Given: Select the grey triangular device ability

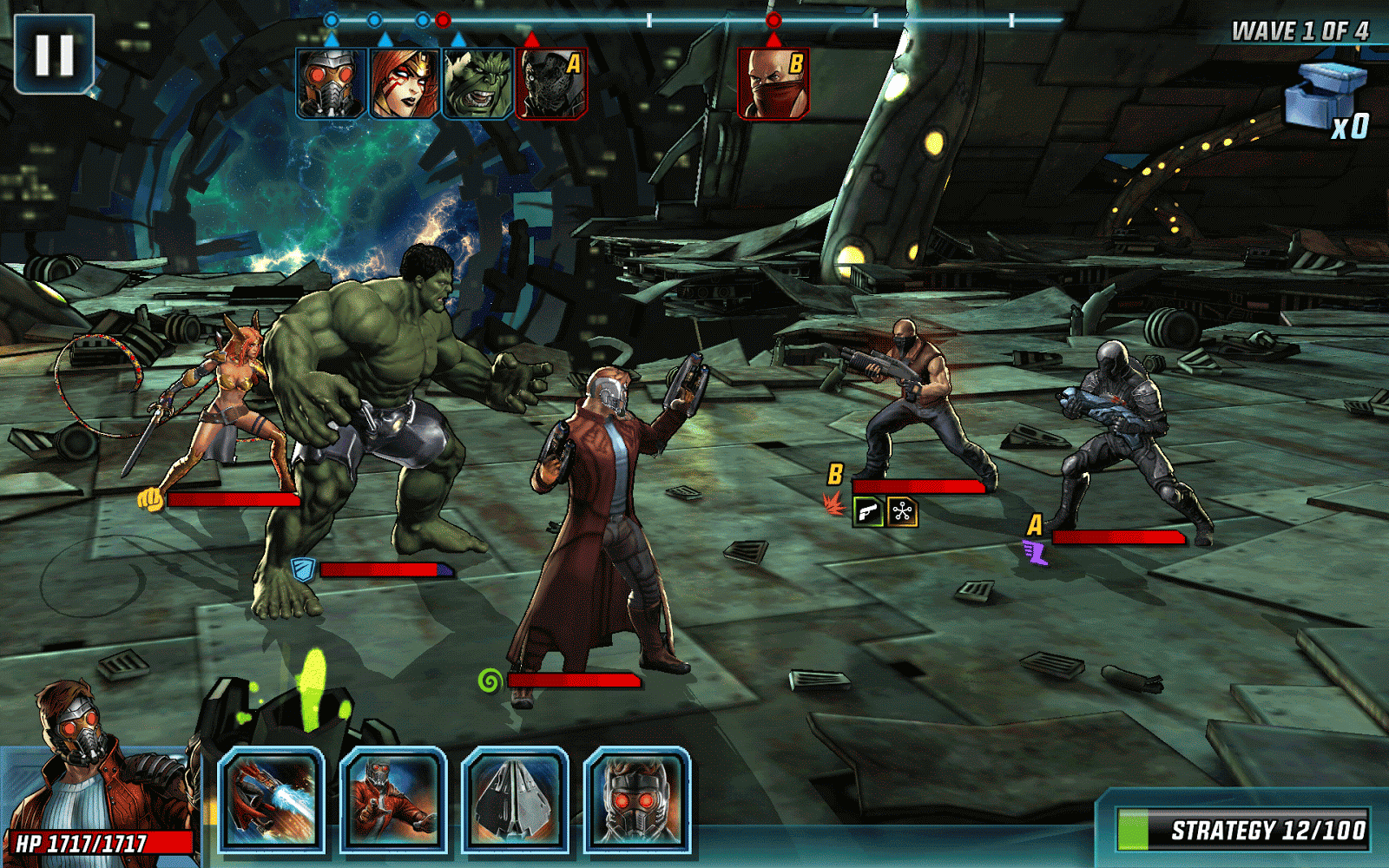Looking at the screenshot, I should coord(515,799).
